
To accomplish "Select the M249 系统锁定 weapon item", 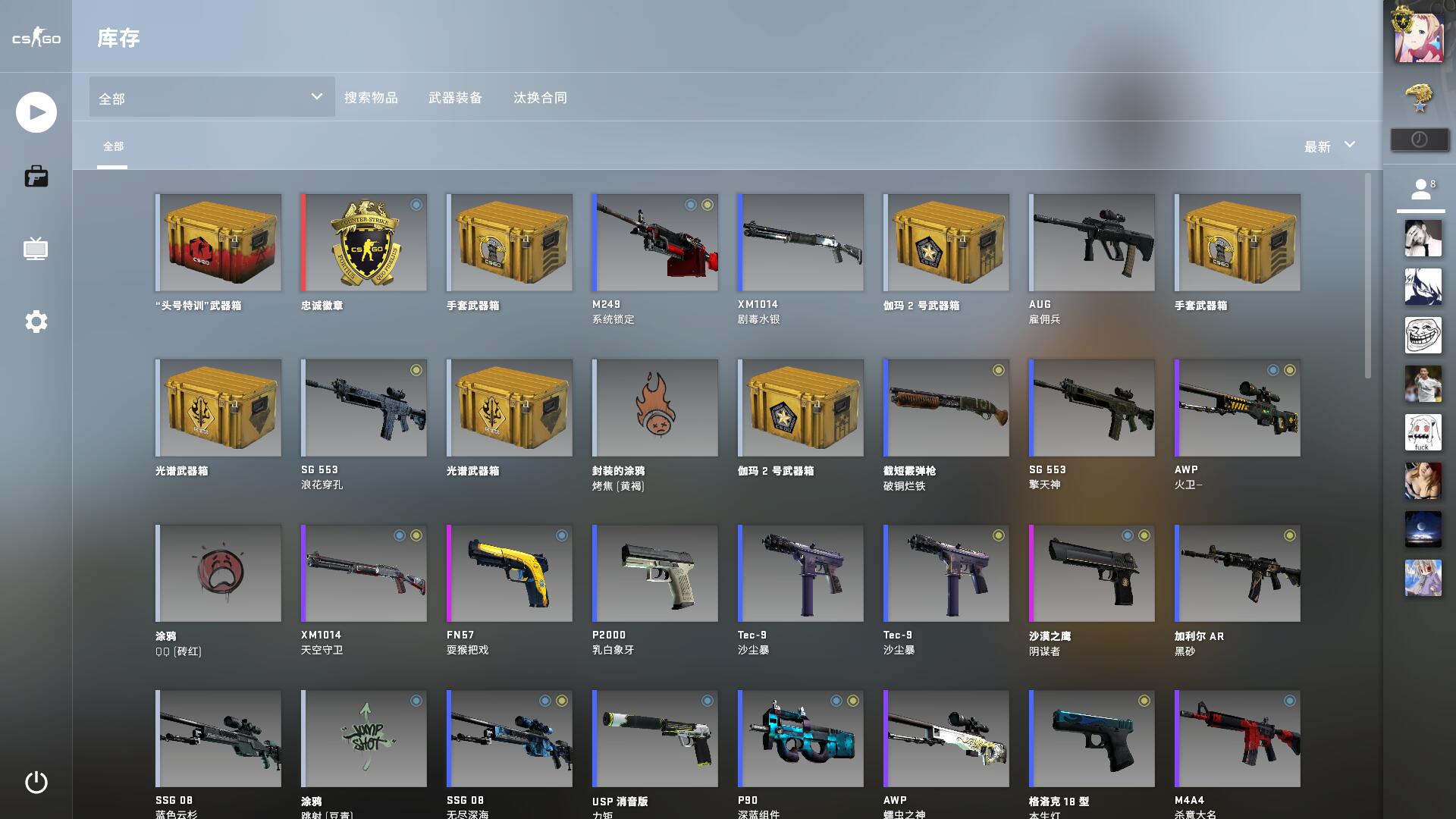I will [x=654, y=243].
